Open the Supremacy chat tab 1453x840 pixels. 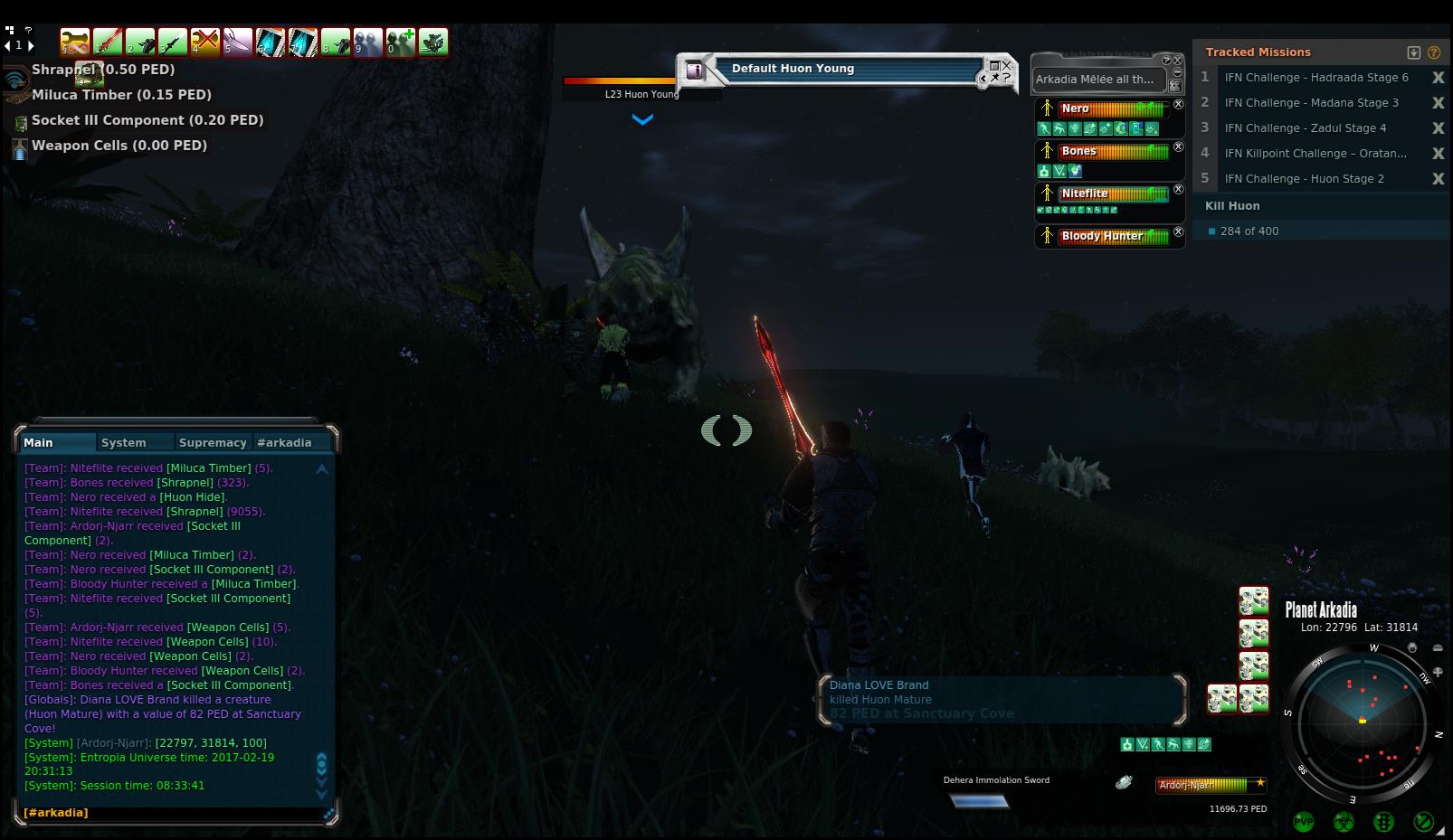tap(213, 442)
